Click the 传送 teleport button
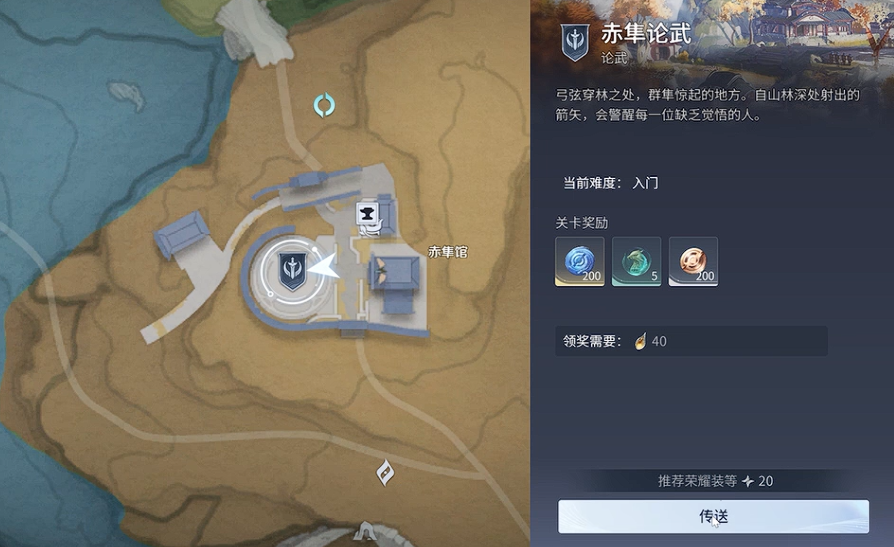Screen dimensions: 894x547 (713, 516)
